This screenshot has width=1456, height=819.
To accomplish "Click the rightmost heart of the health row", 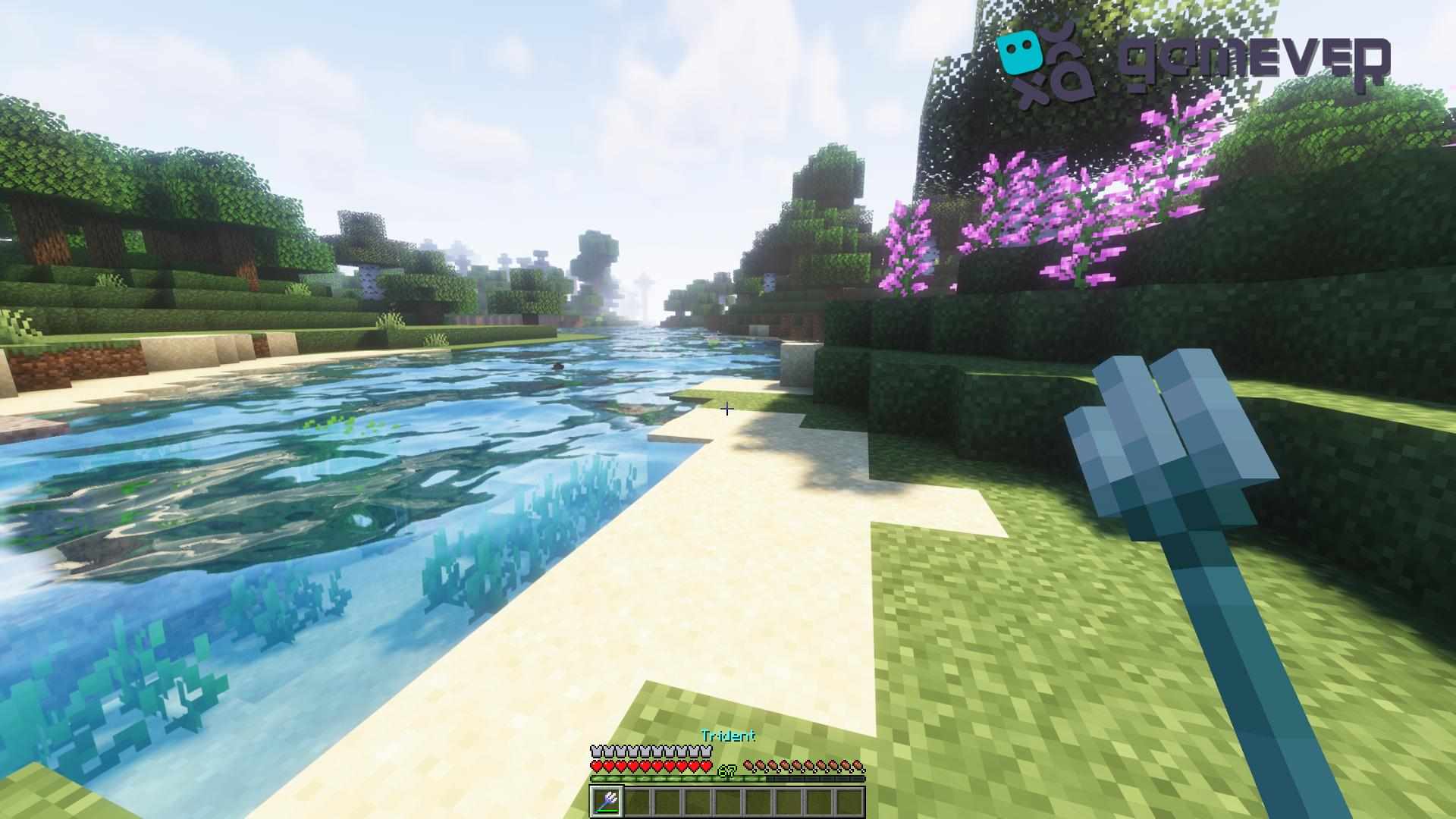I will pos(707,766).
